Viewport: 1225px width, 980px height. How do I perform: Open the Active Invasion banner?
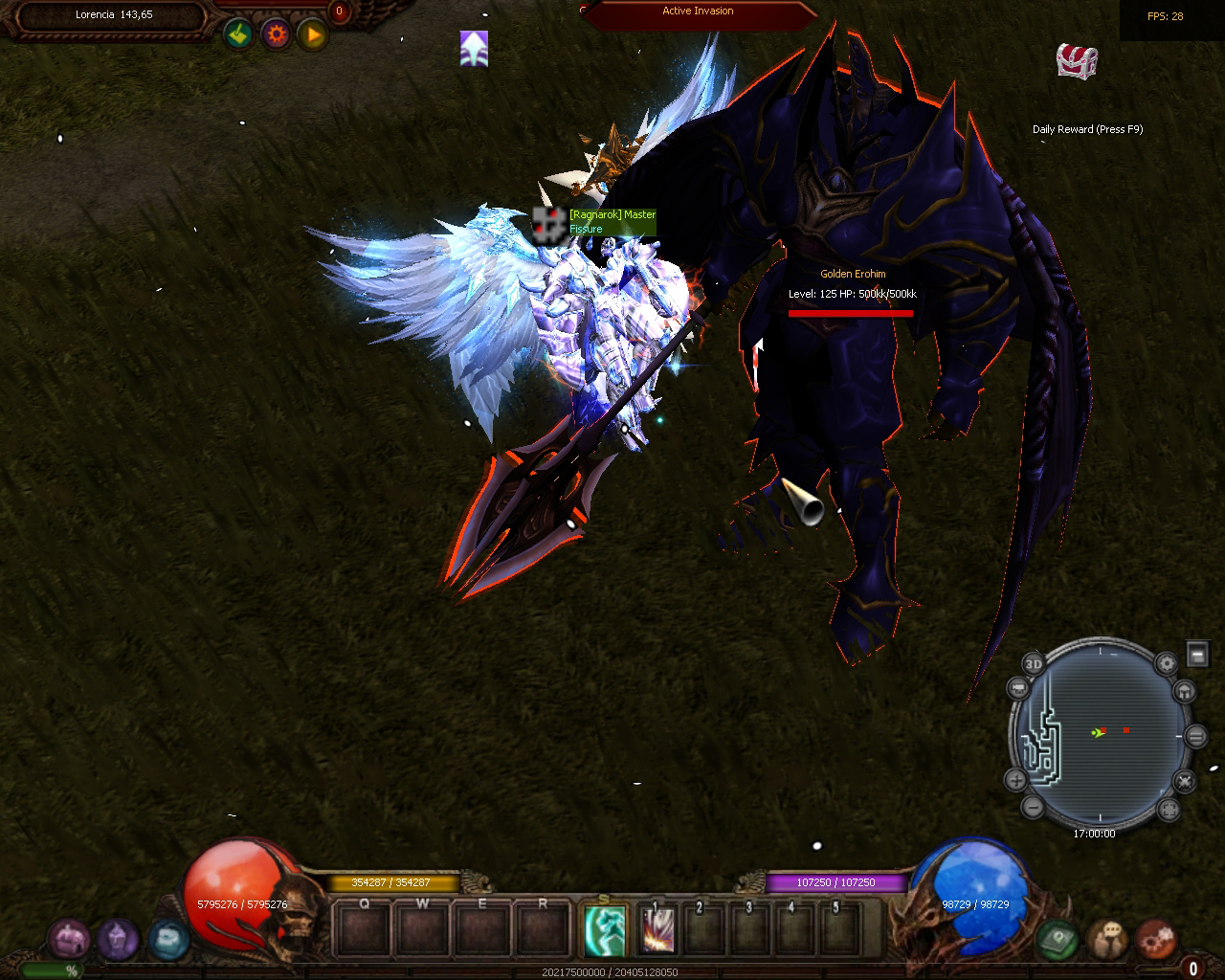(698, 12)
